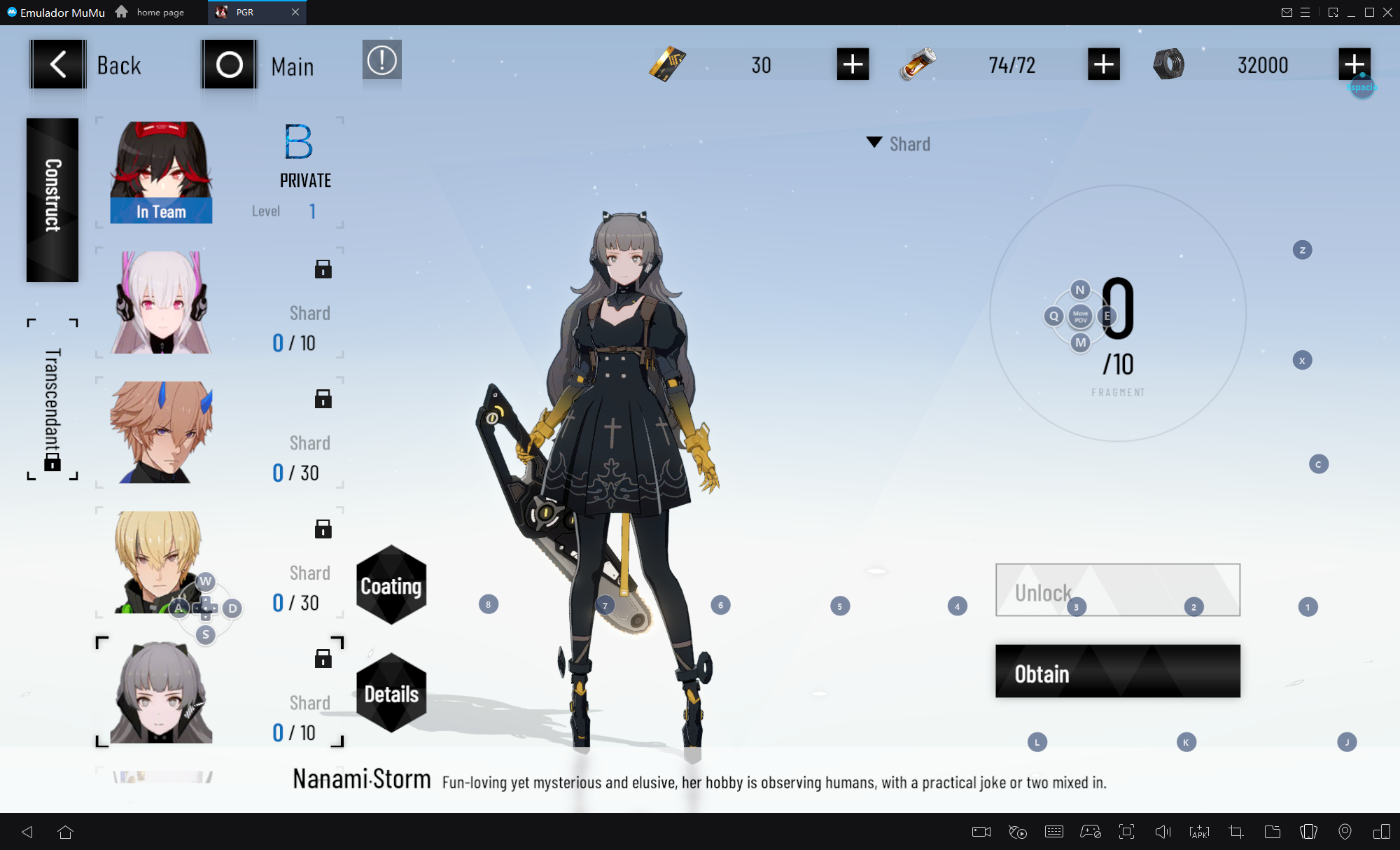Close the PGR emulator tab
This screenshot has height=850, width=1400.
click(x=295, y=12)
